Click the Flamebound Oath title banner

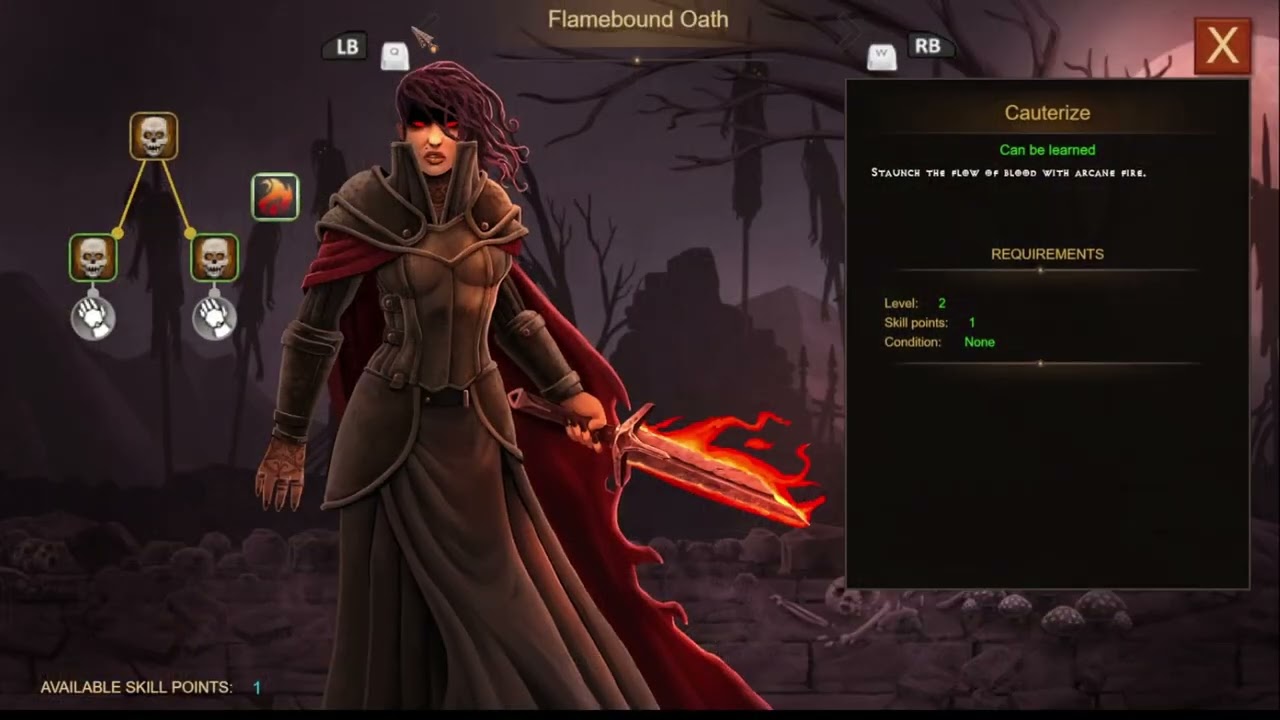pyautogui.click(x=637, y=18)
